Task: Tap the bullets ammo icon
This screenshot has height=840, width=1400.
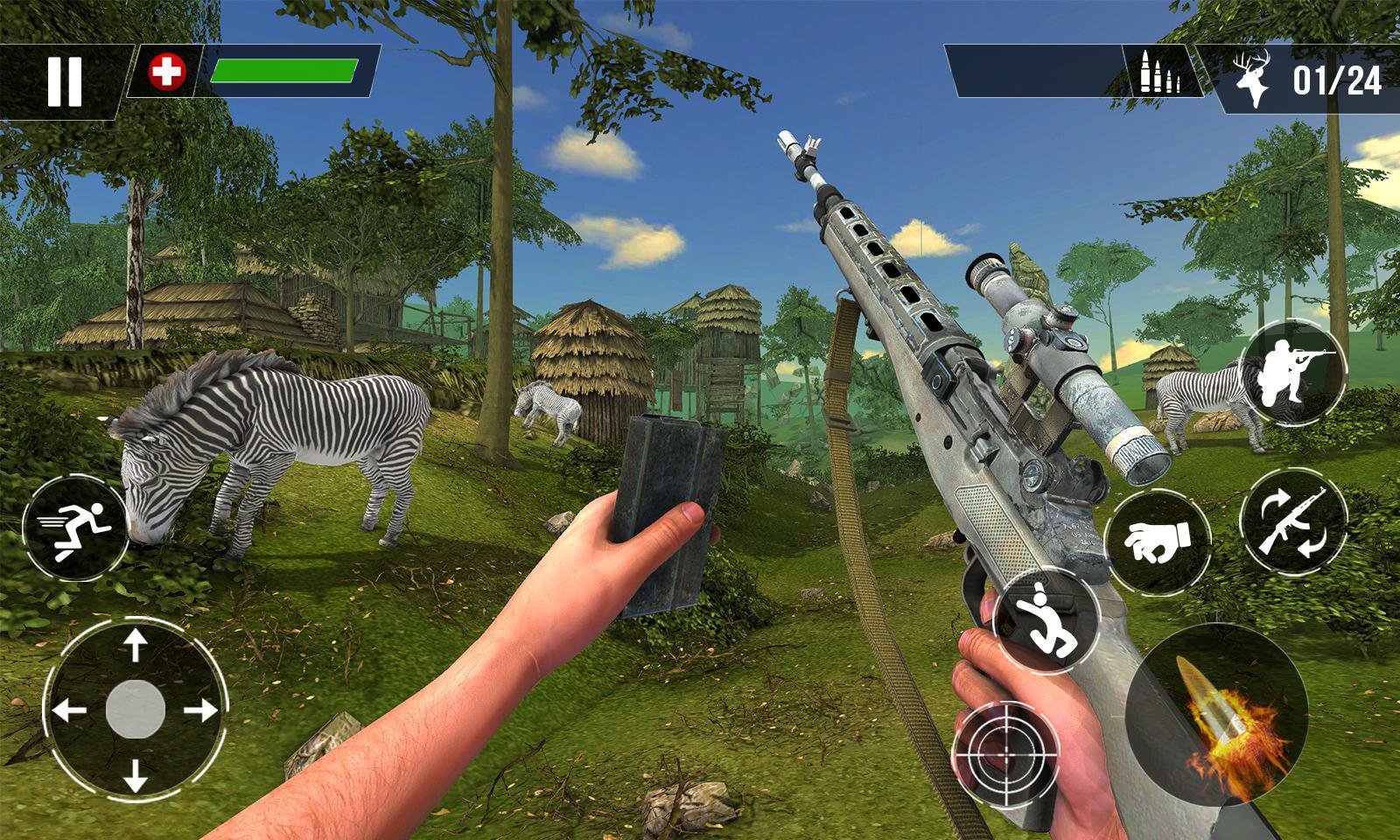Action: pos(1159,74)
